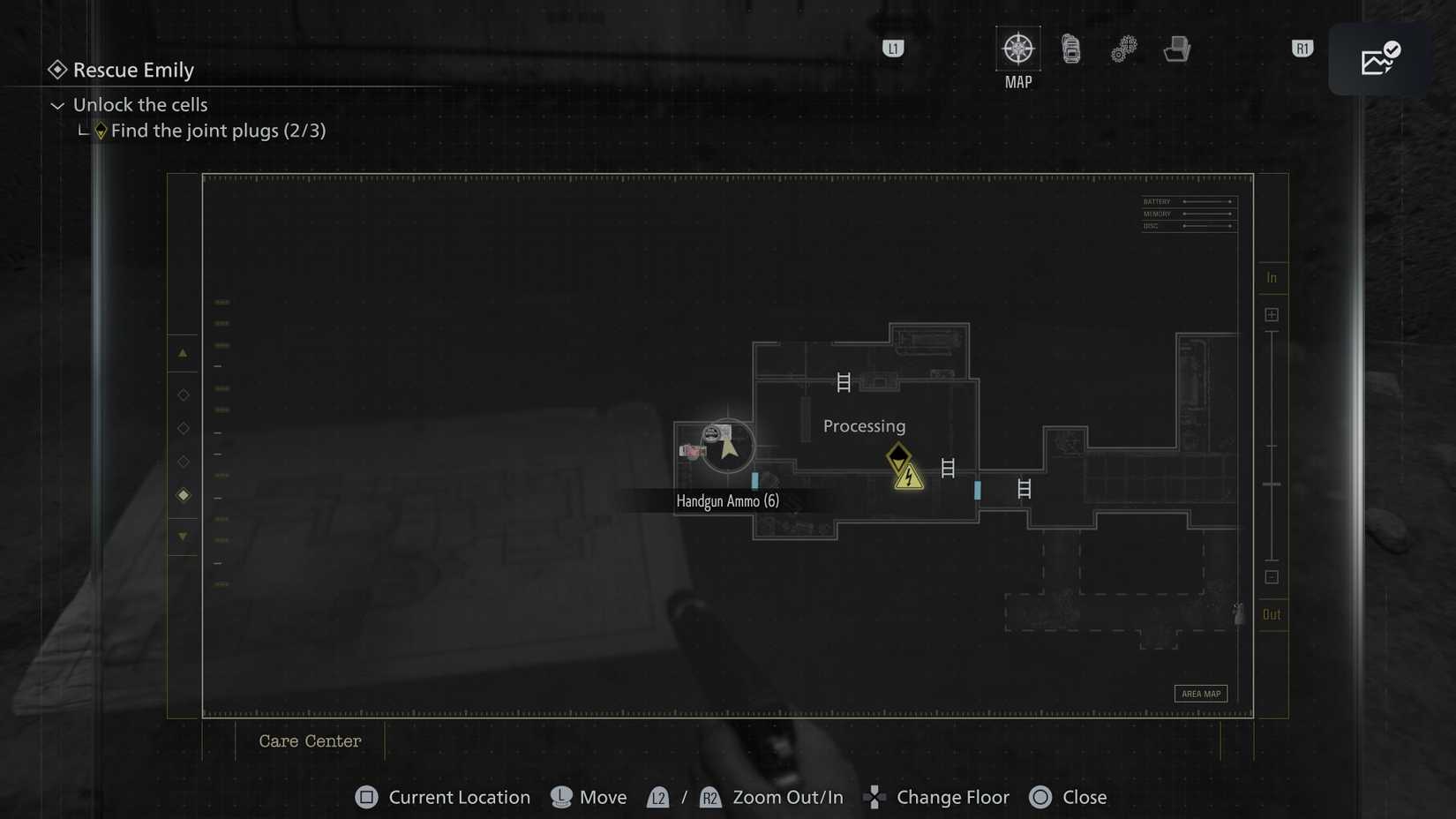Click the electric hazard marker on the map
Screen dimensions: 1456x819
click(x=908, y=477)
